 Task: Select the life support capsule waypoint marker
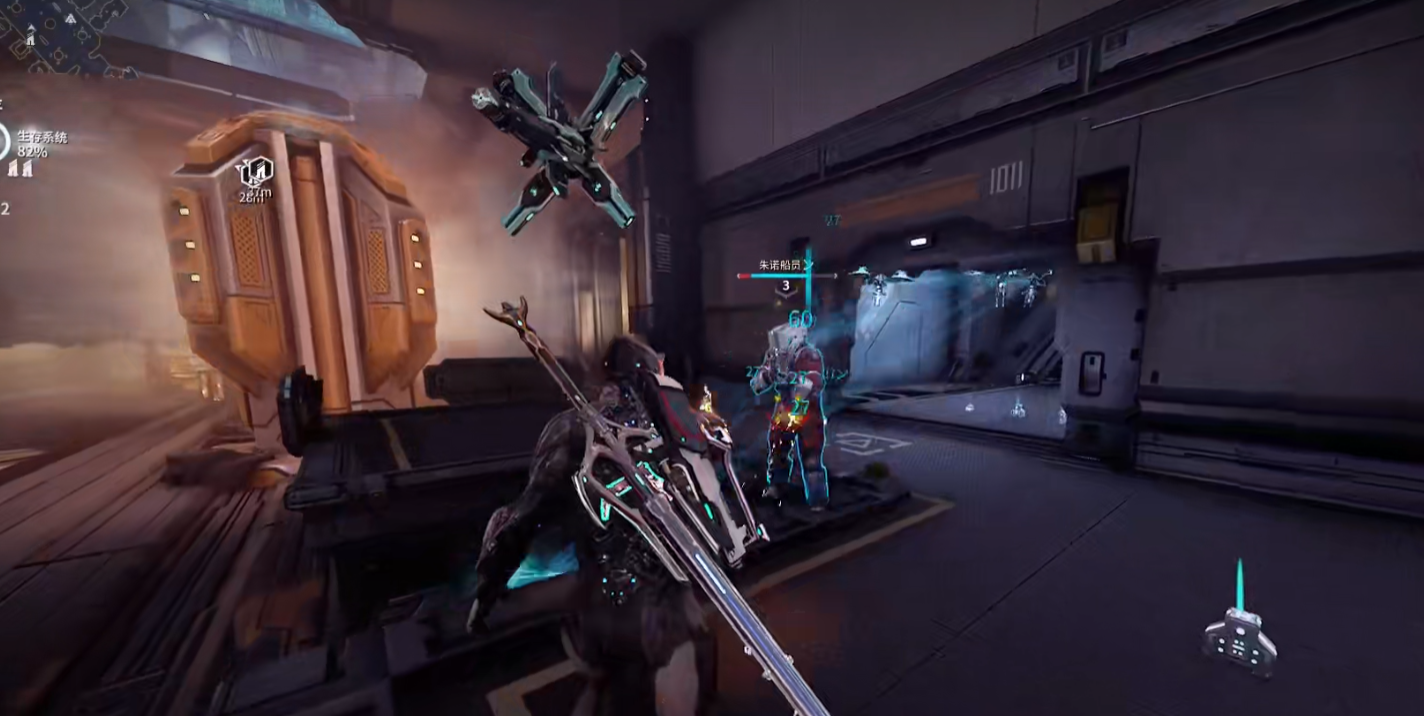click(256, 170)
